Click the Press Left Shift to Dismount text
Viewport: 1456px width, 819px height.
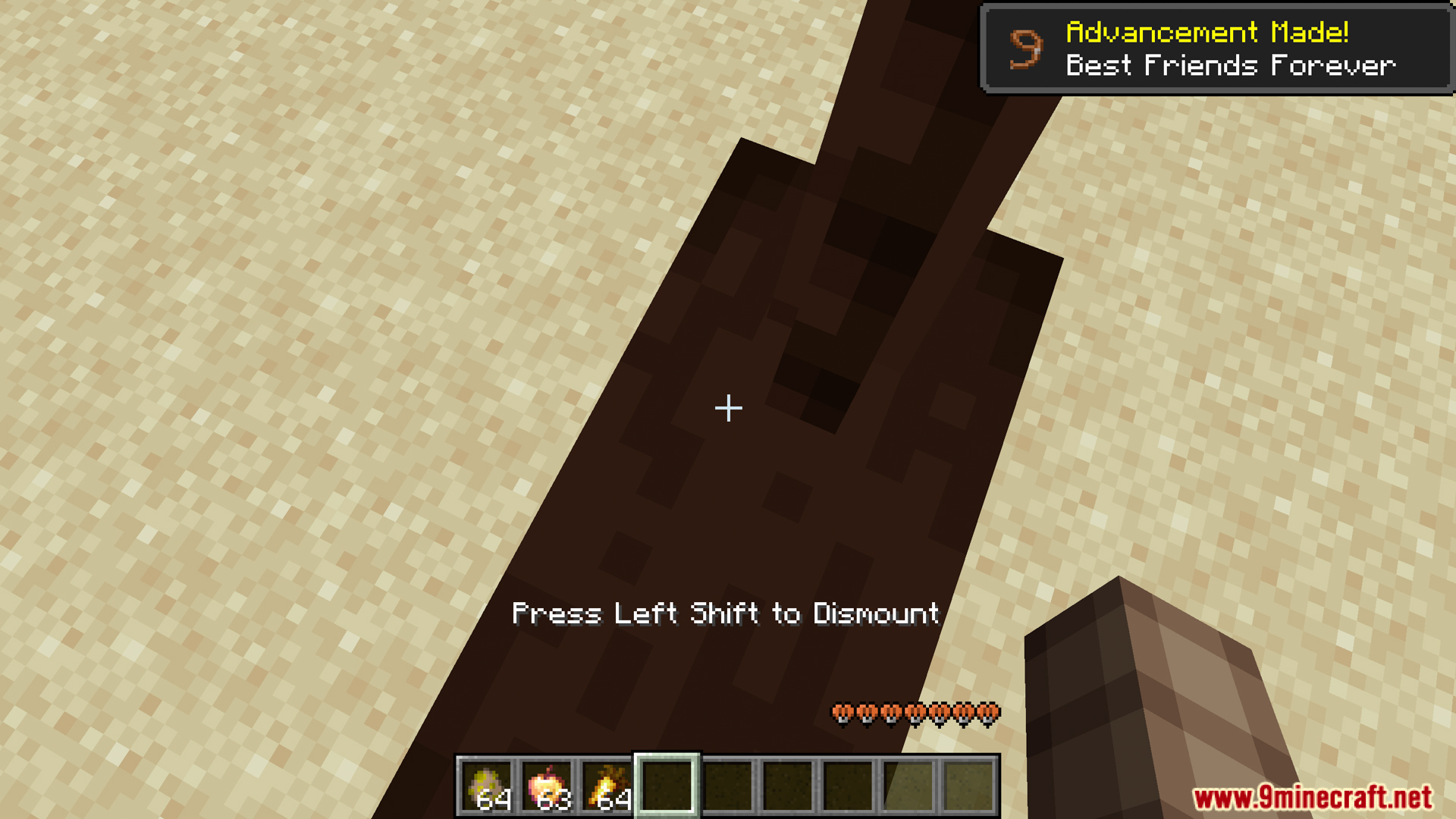click(x=726, y=614)
